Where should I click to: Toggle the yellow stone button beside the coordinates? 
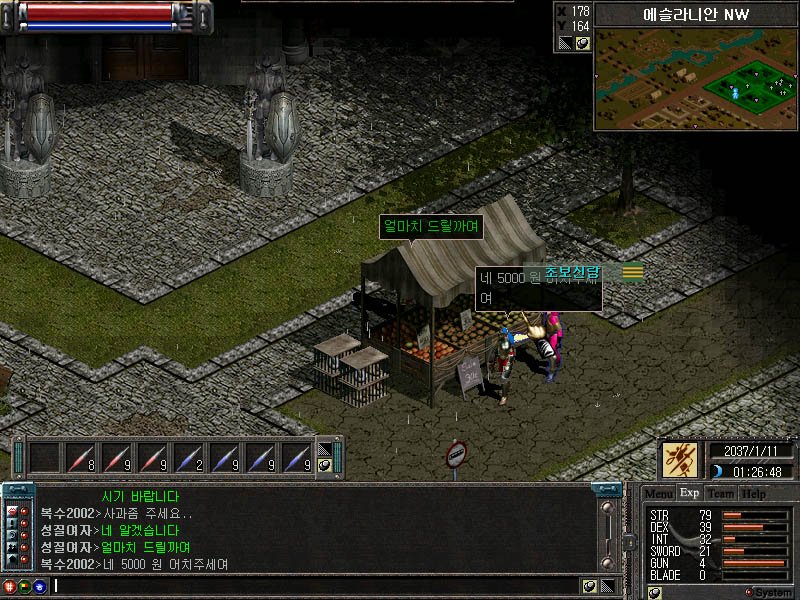(582, 43)
